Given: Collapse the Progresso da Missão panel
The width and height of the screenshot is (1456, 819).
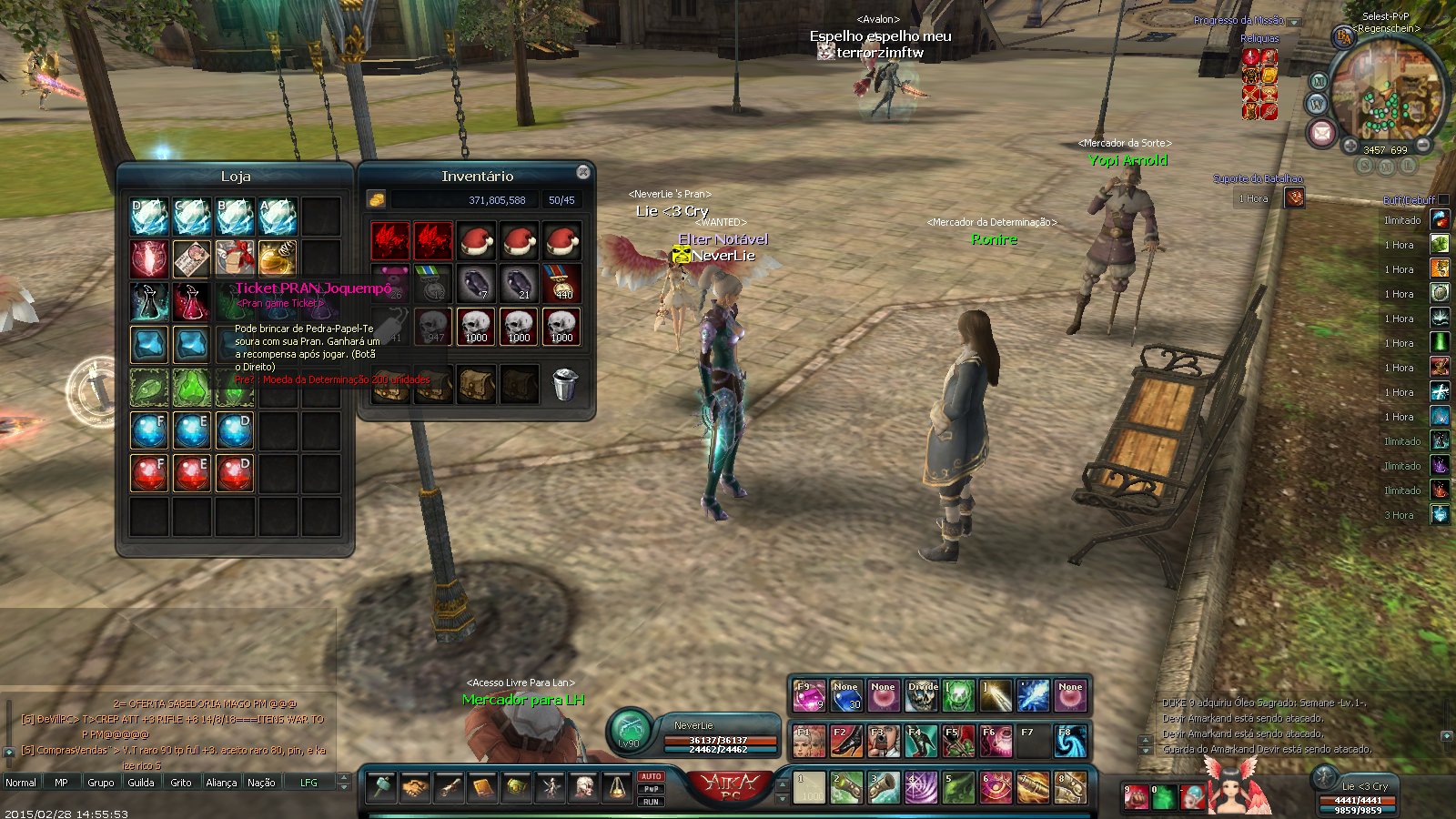Looking at the screenshot, I should click(1294, 21).
